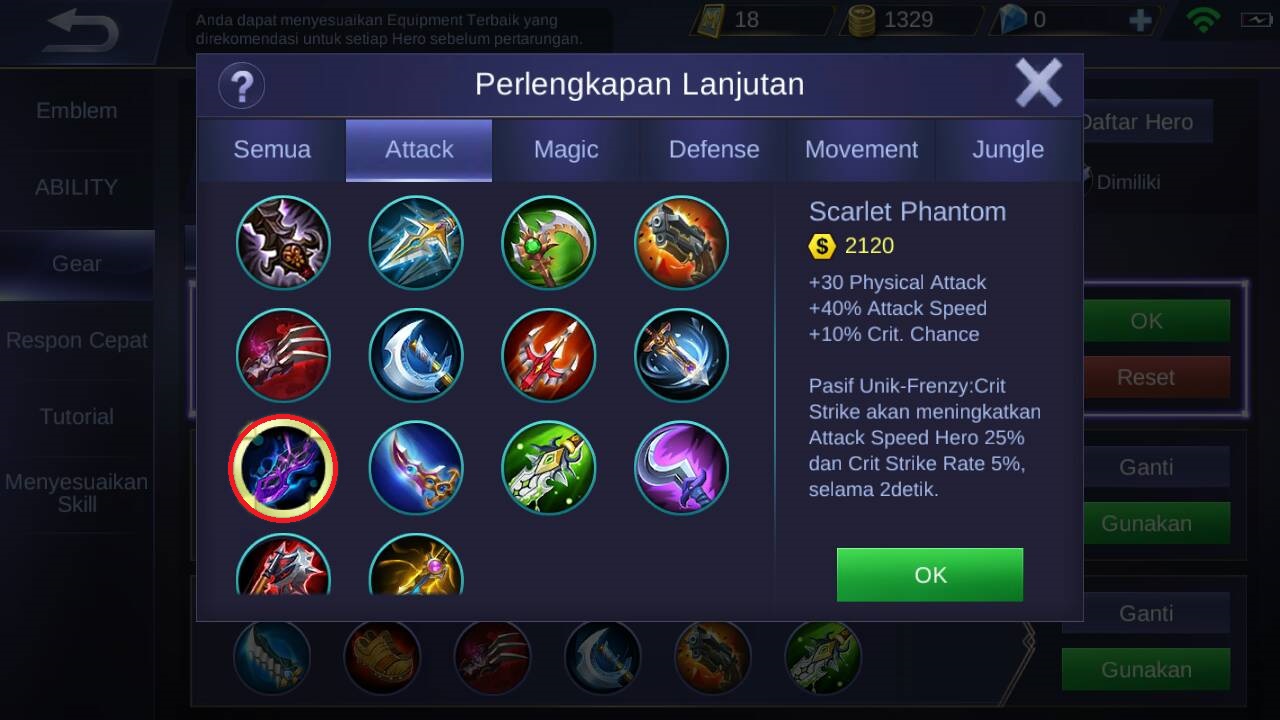Viewport: 1280px width, 720px height.
Task: Select the green scythe with gem item
Action: [548, 243]
